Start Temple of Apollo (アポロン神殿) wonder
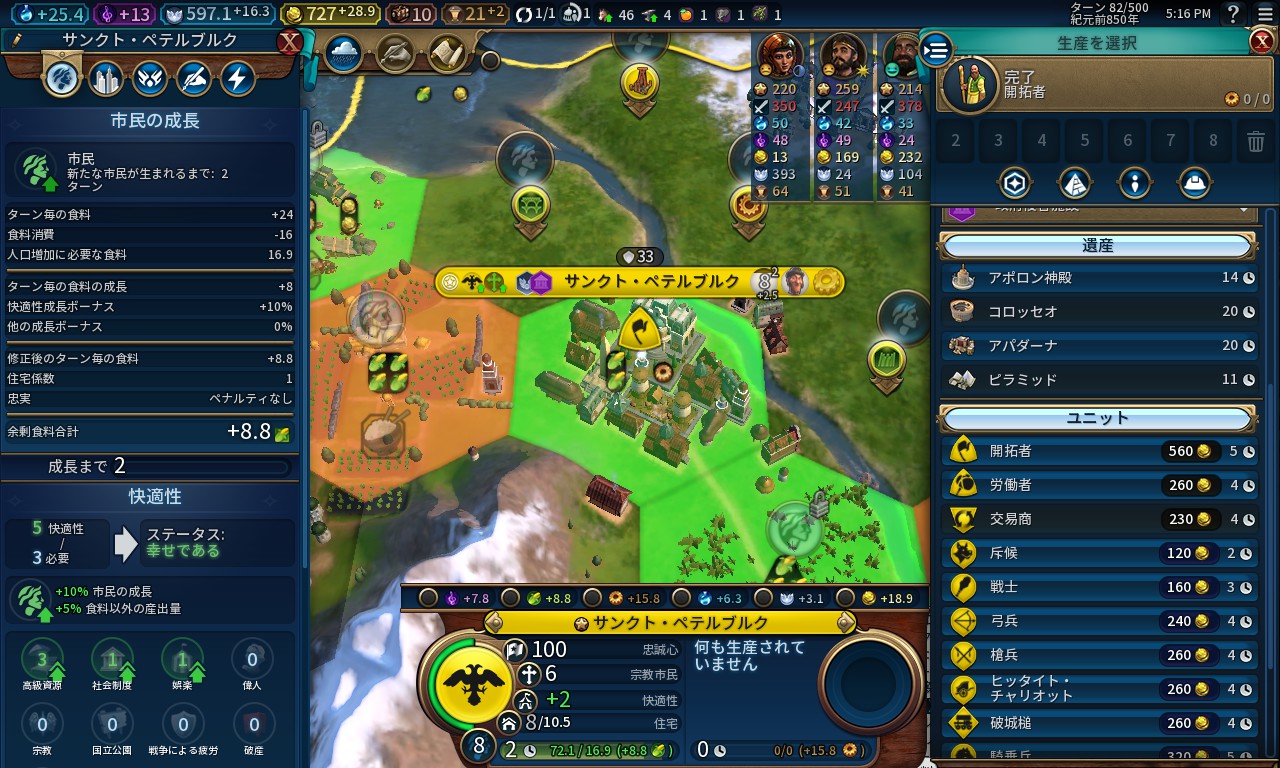The width and height of the screenshot is (1280, 768). 1098,277
